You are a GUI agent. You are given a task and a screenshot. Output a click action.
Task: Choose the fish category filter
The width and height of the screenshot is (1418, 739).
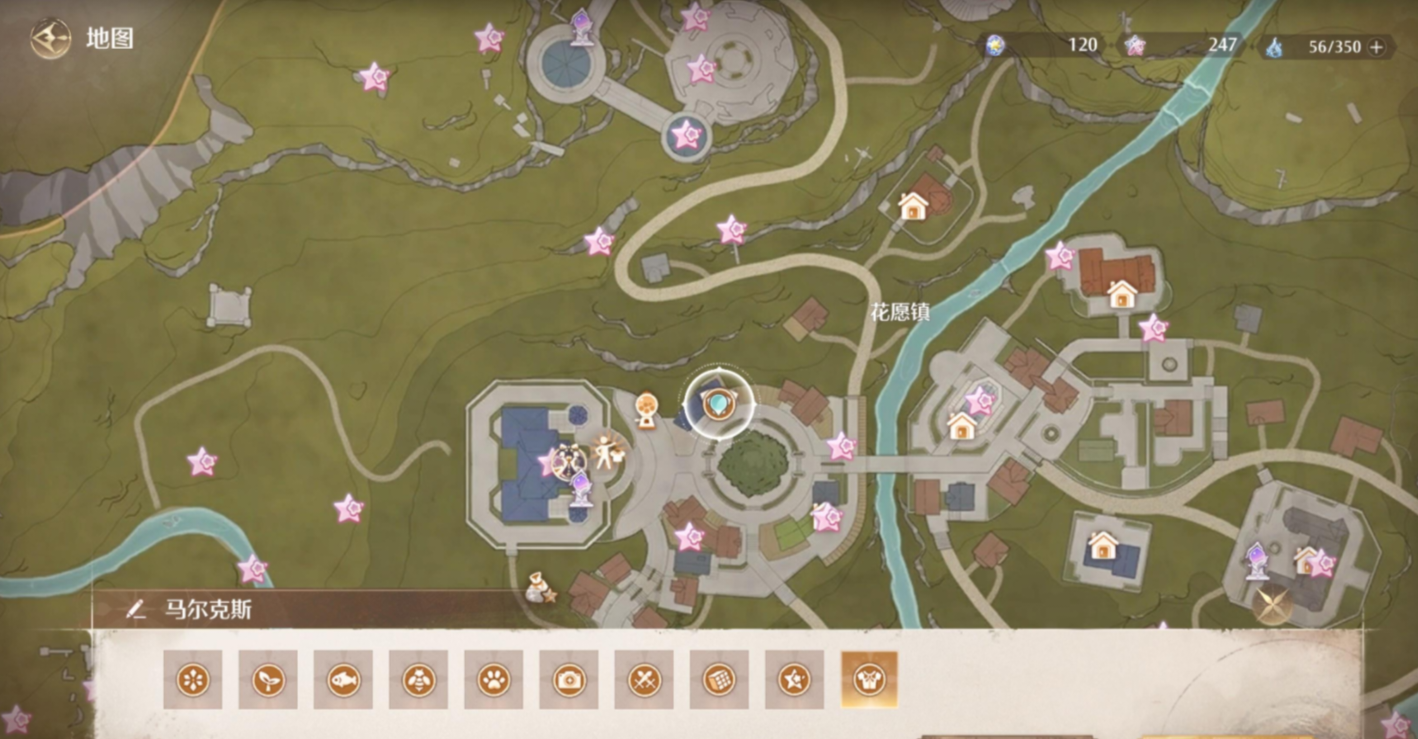tap(343, 680)
